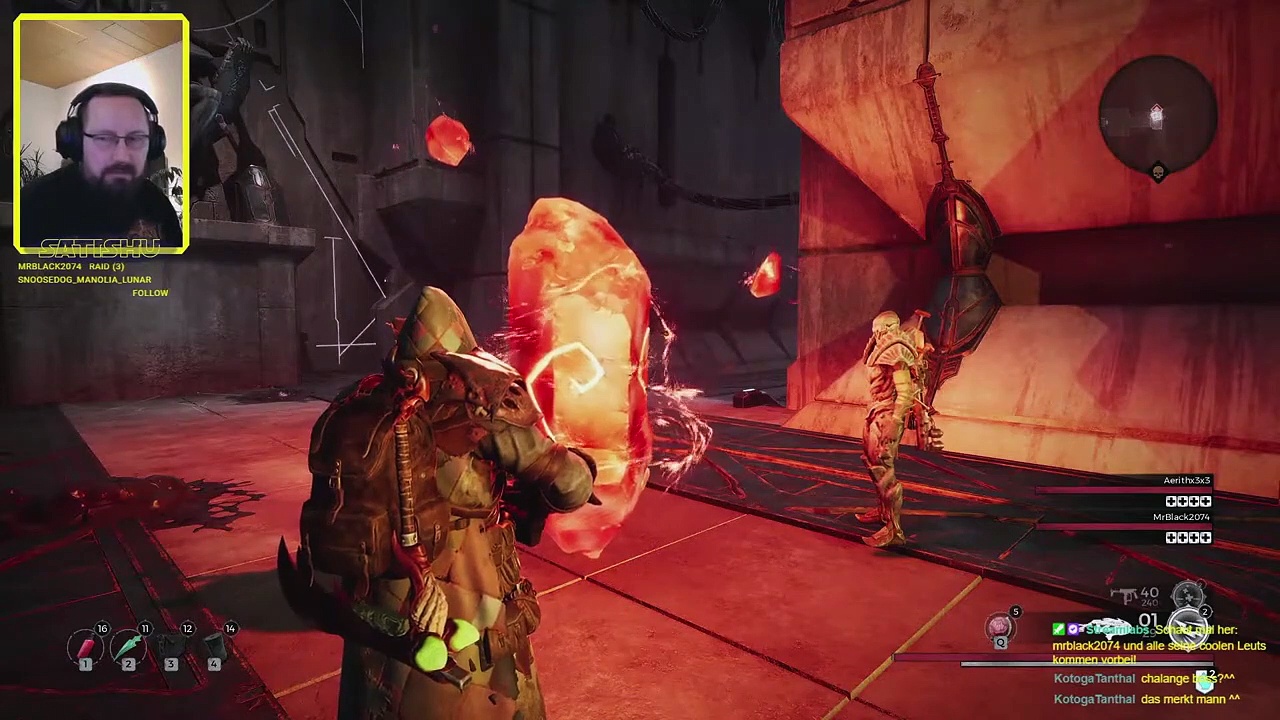Select MrBlack2074 in the party list
1280x720 pixels.
click(x=1181, y=518)
